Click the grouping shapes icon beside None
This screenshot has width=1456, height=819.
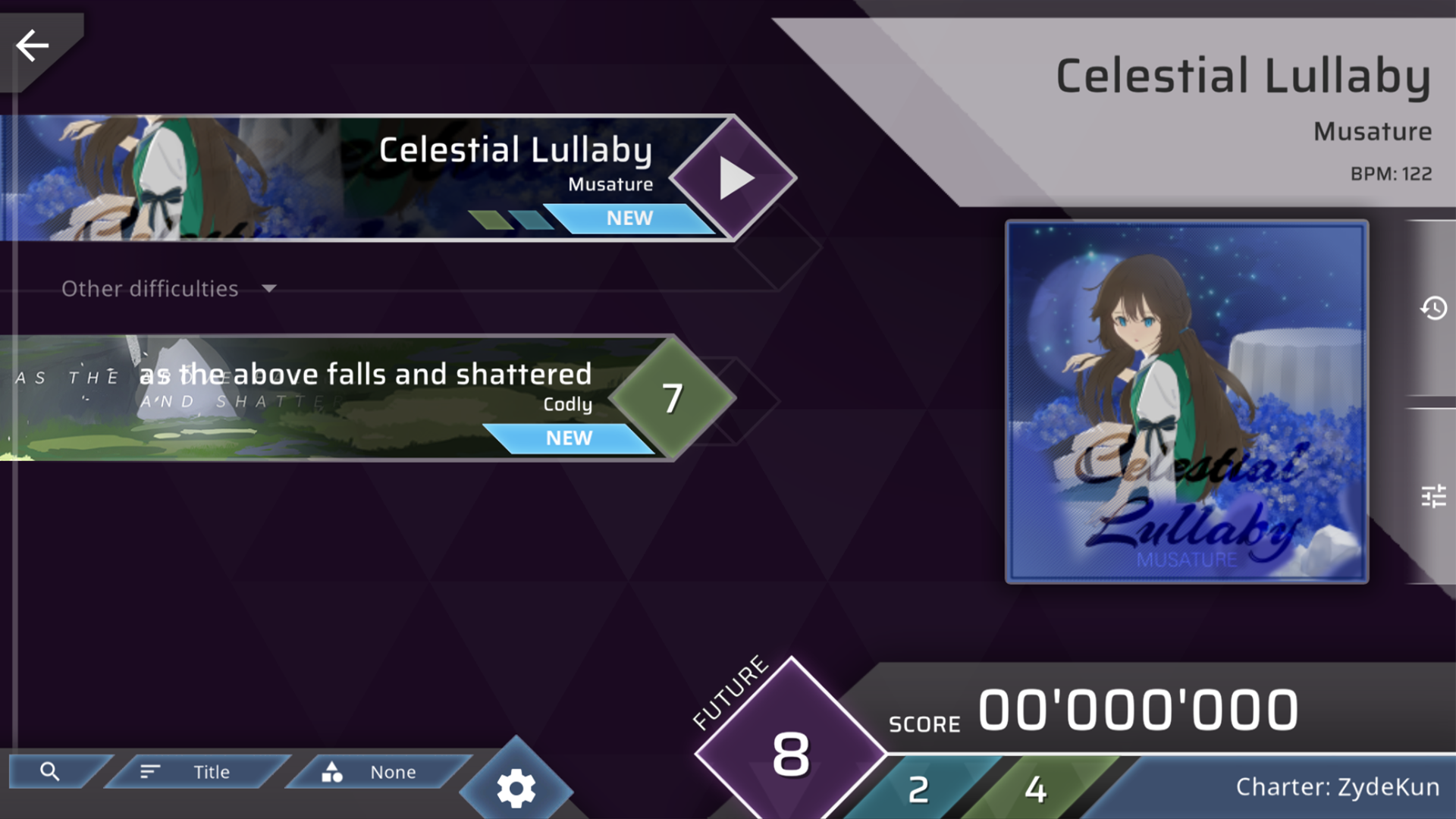point(332,771)
